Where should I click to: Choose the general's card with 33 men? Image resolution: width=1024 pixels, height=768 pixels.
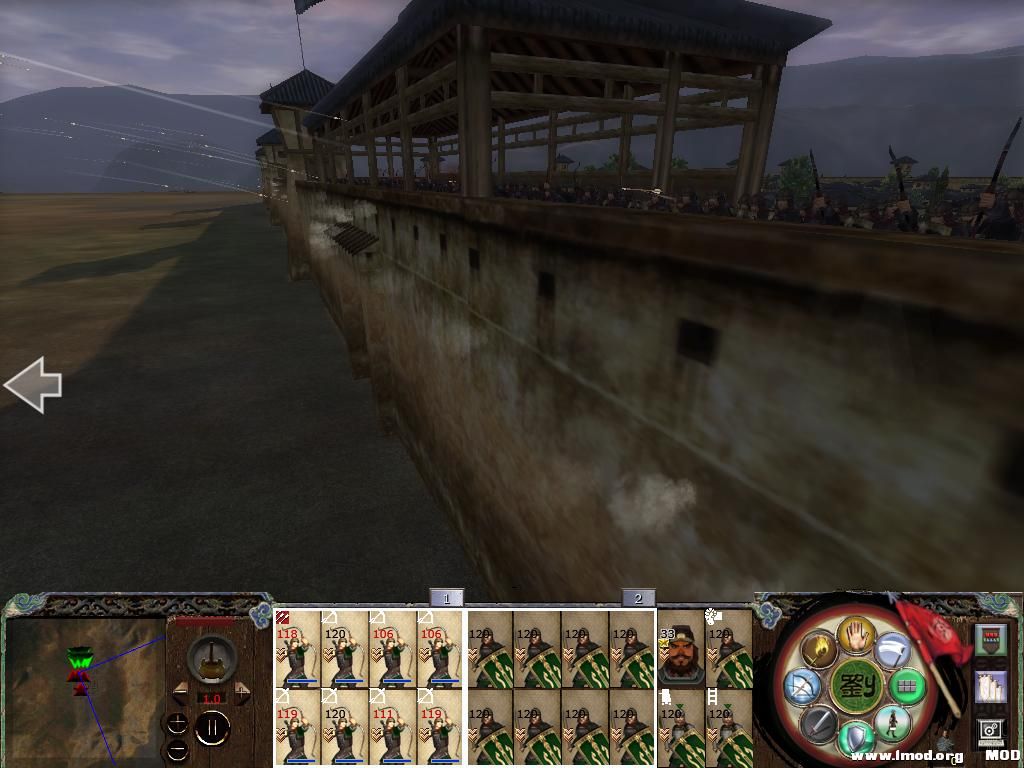[x=680, y=649]
